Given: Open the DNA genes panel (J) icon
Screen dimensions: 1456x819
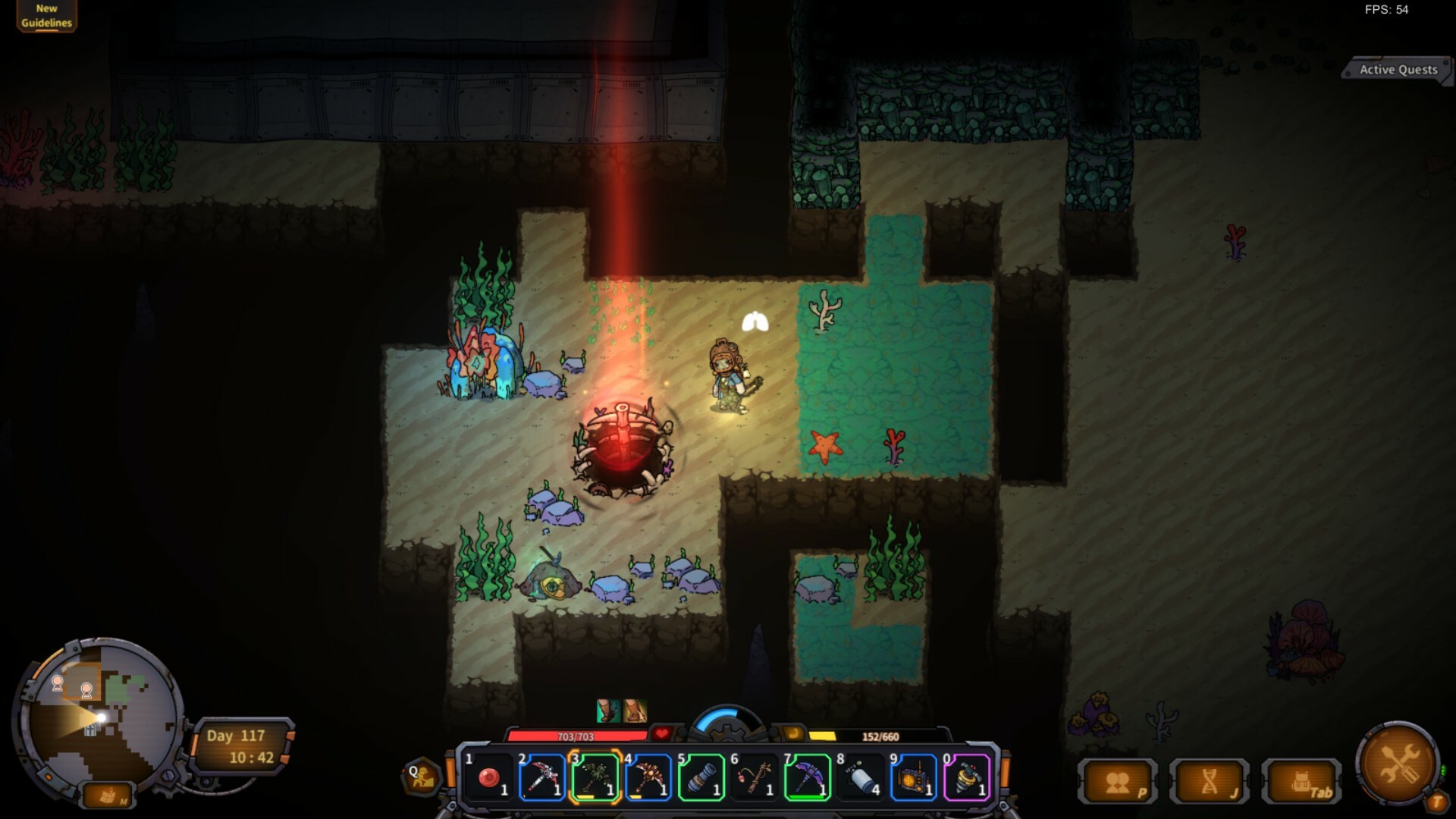Looking at the screenshot, I should [x=1207, y=780].
